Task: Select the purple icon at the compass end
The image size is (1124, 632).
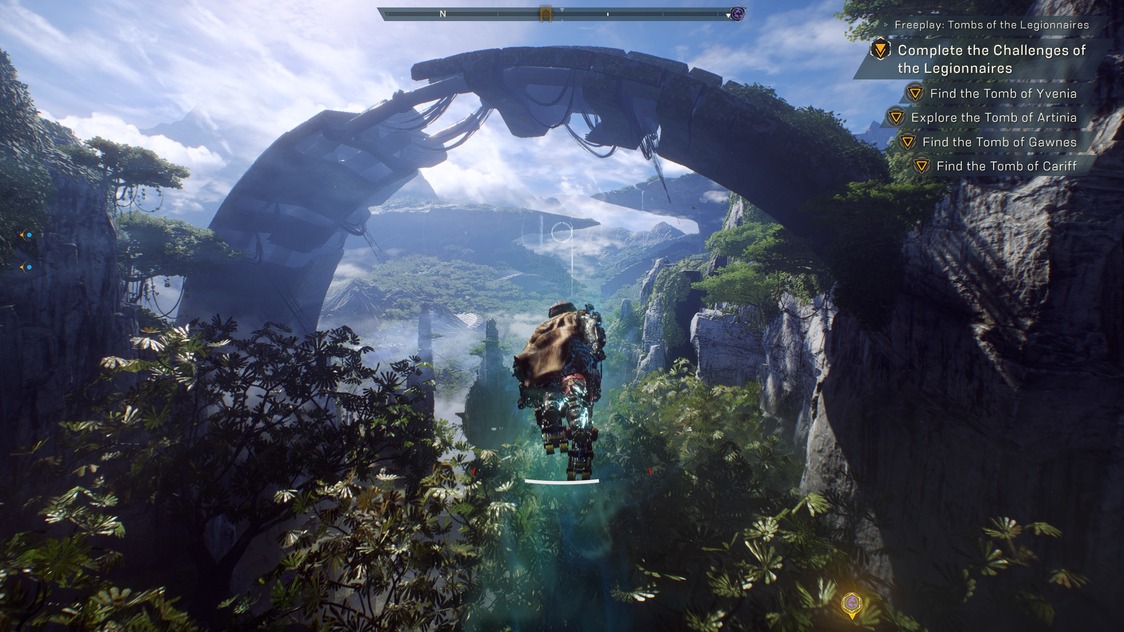Action: point(737,14)
